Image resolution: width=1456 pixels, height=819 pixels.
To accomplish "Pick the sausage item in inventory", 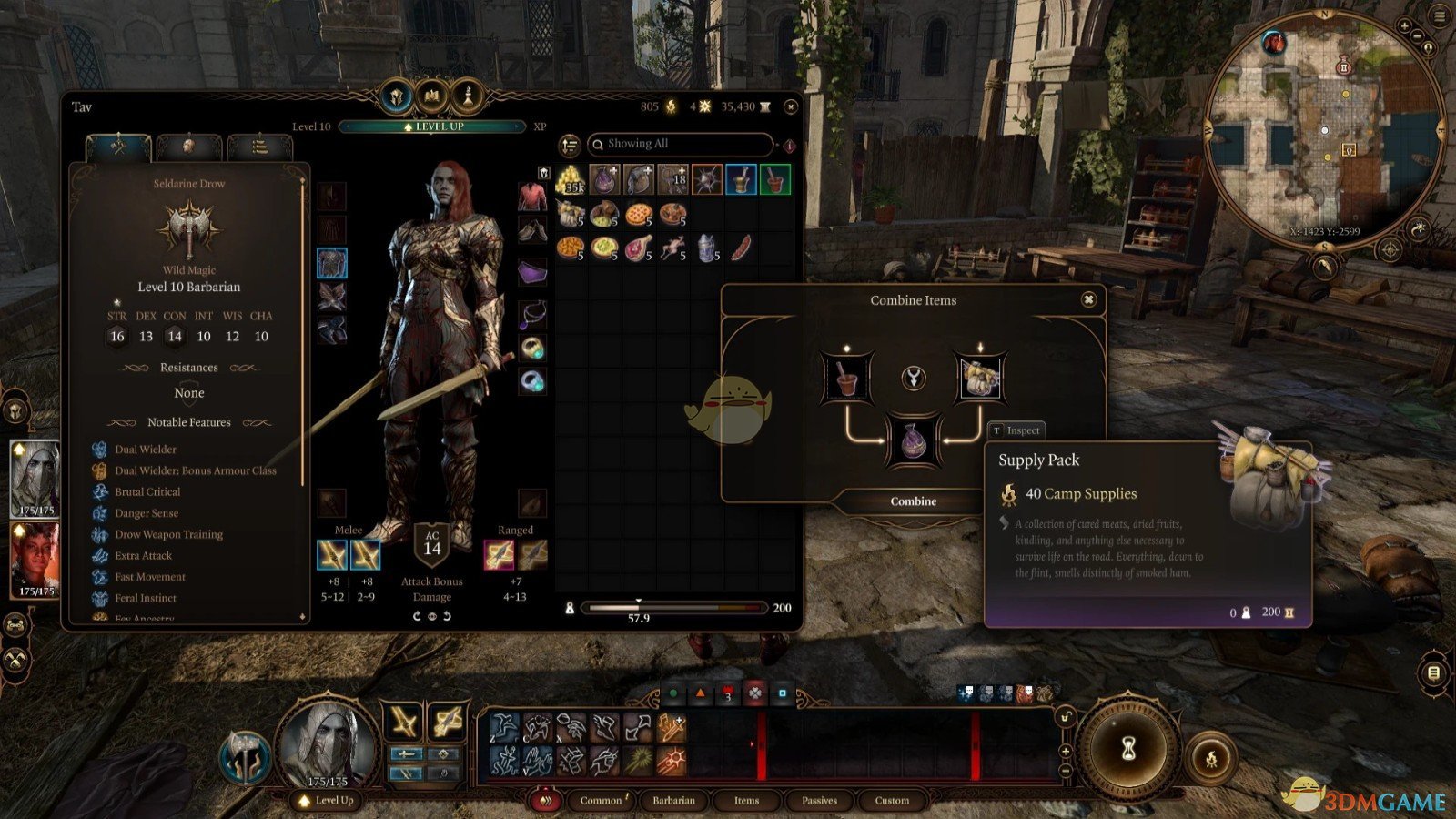I will coord(741,247).
